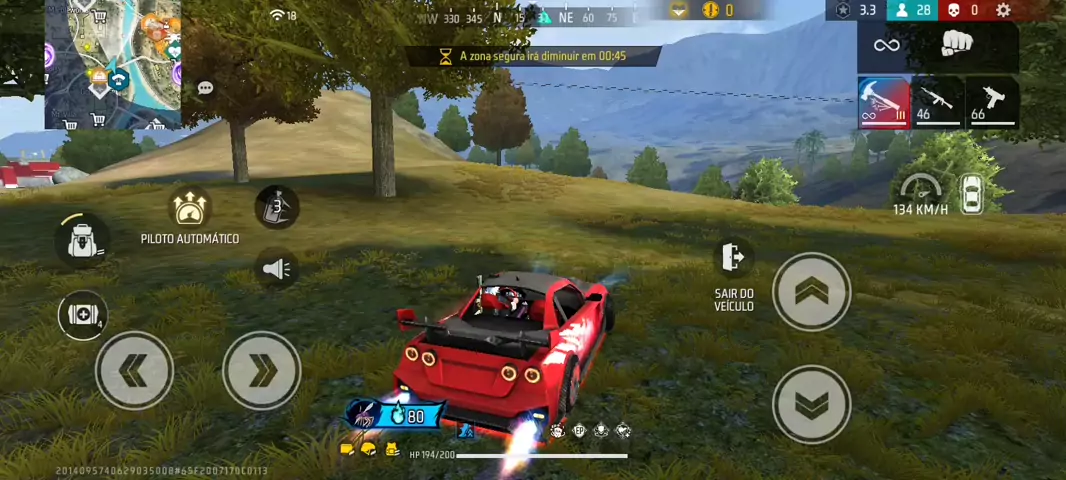Activate Piloto Automático
Viewport: 1066px width, 480px height.
[189, 208]
